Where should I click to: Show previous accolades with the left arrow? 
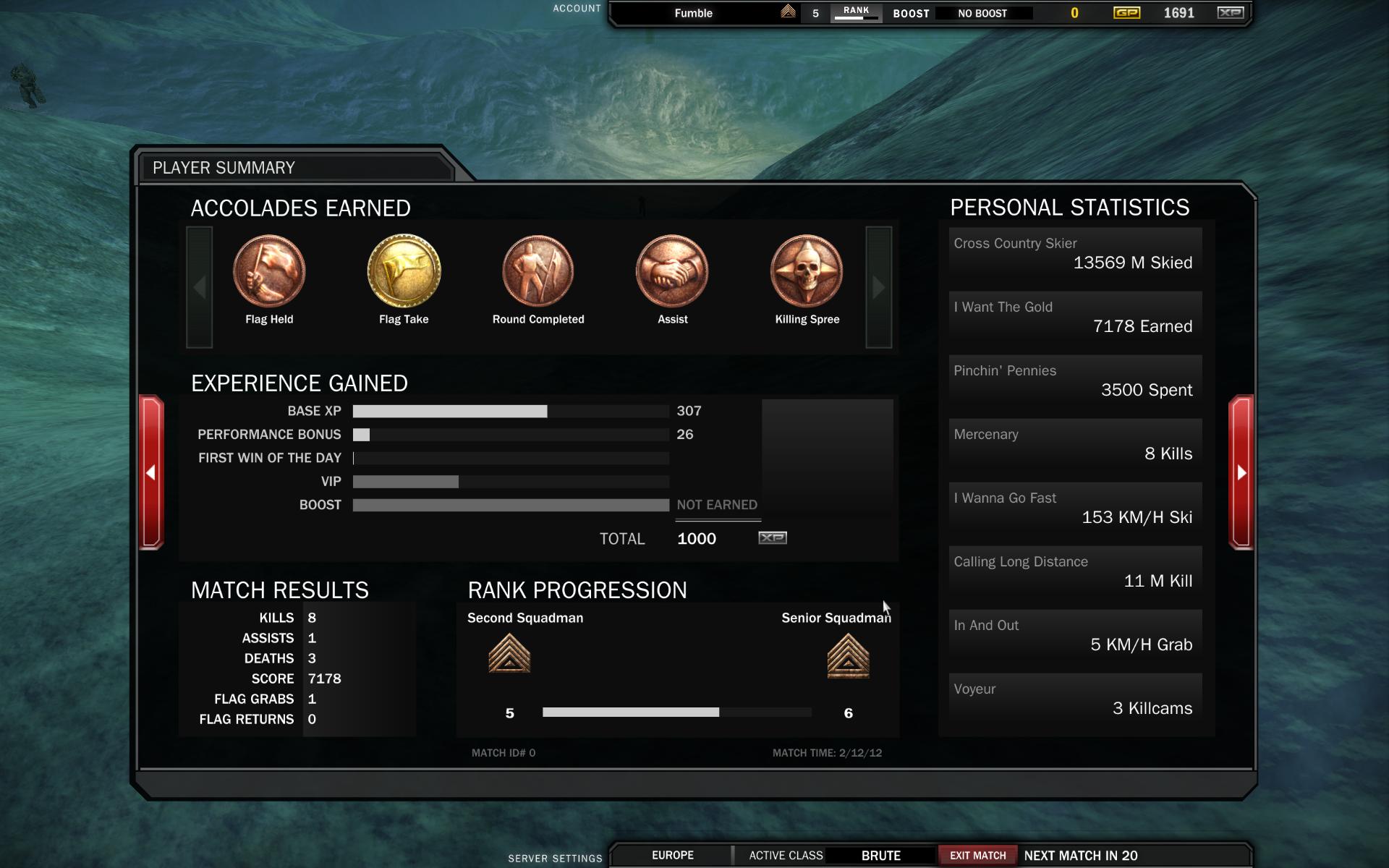tap(200, 287)
